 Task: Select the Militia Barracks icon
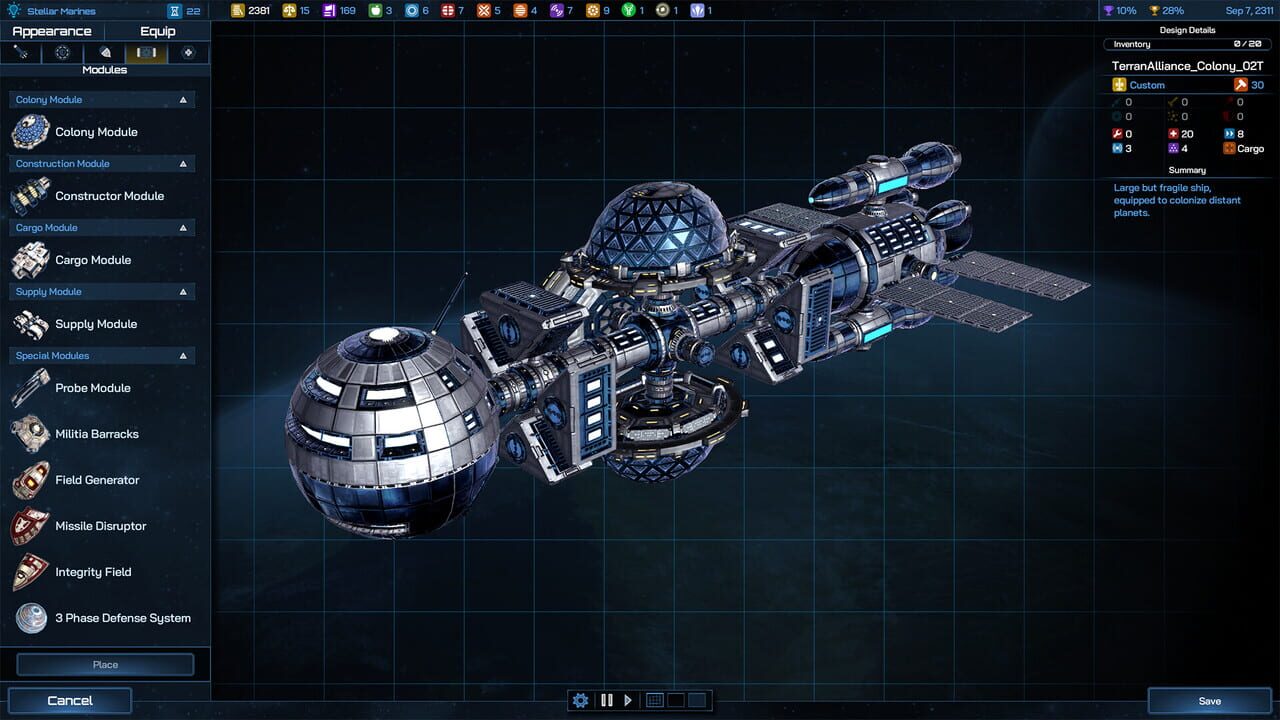[x=28, y=433]
